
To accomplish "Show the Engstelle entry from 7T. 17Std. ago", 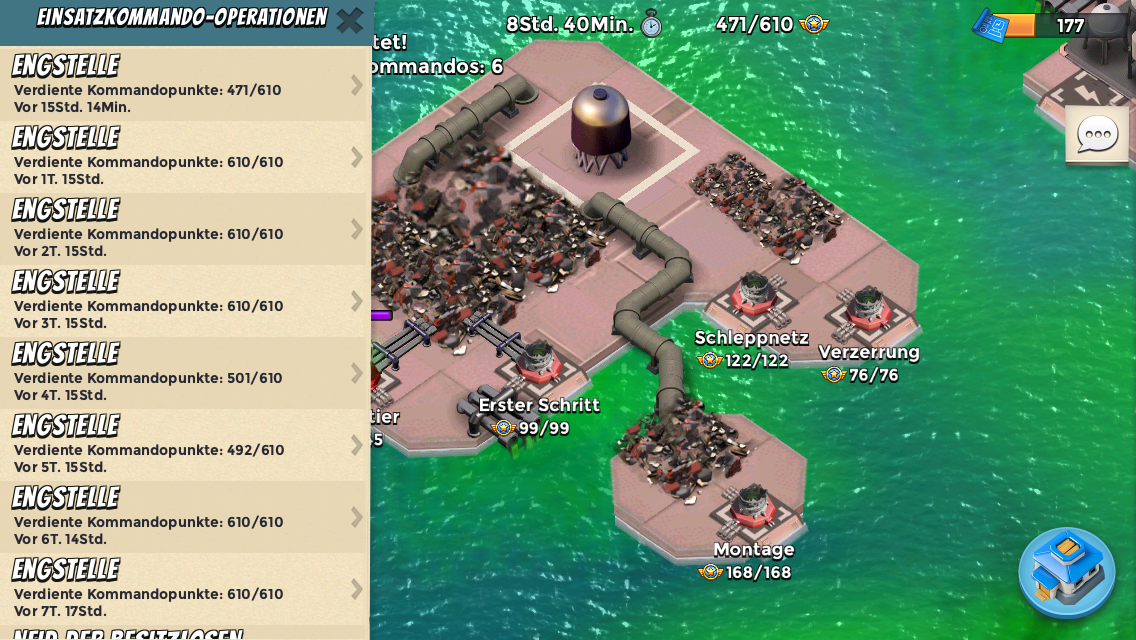I will coord(185,589).
